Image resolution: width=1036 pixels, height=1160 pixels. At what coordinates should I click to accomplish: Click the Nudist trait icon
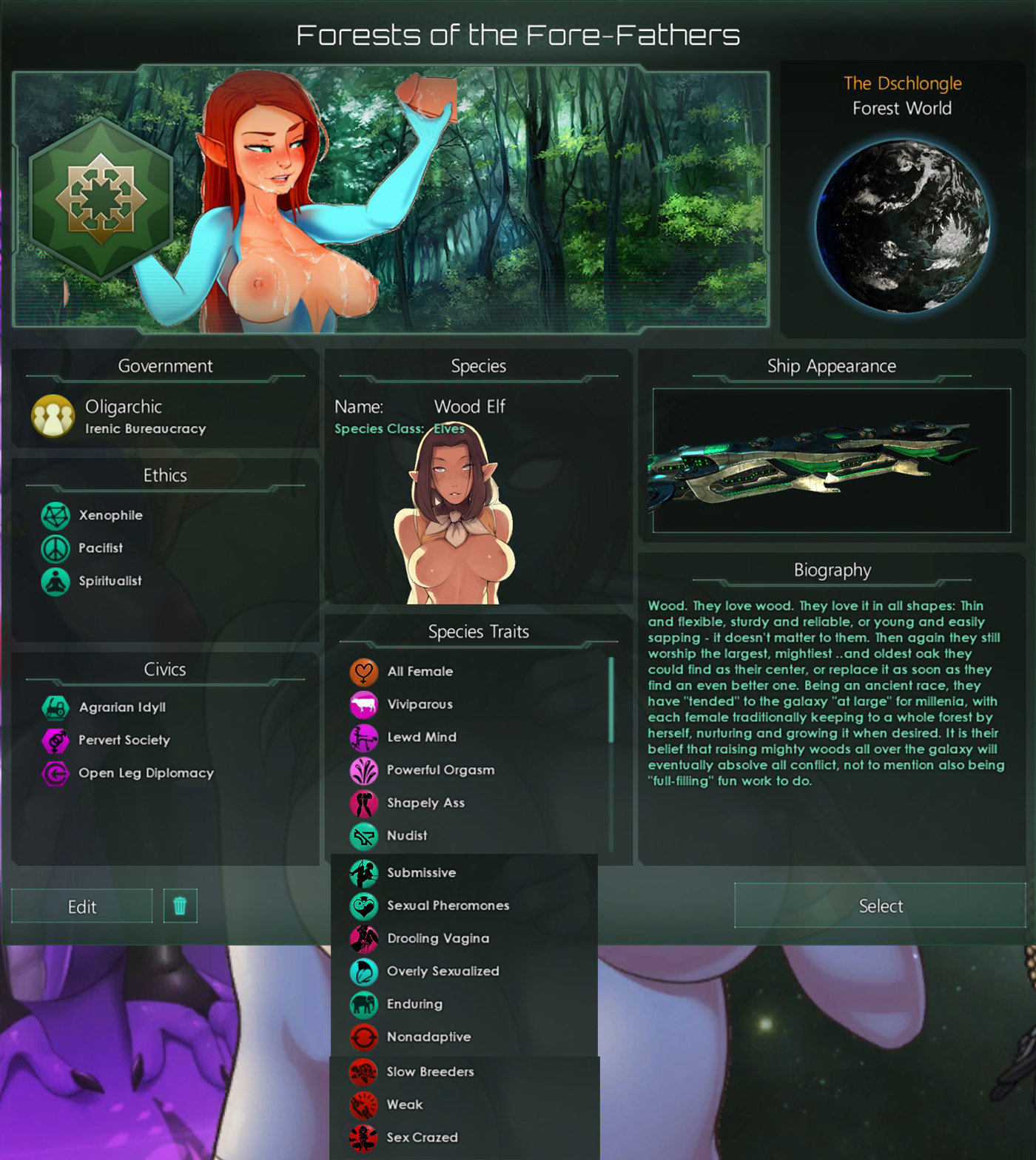click(x=363, y=835)
